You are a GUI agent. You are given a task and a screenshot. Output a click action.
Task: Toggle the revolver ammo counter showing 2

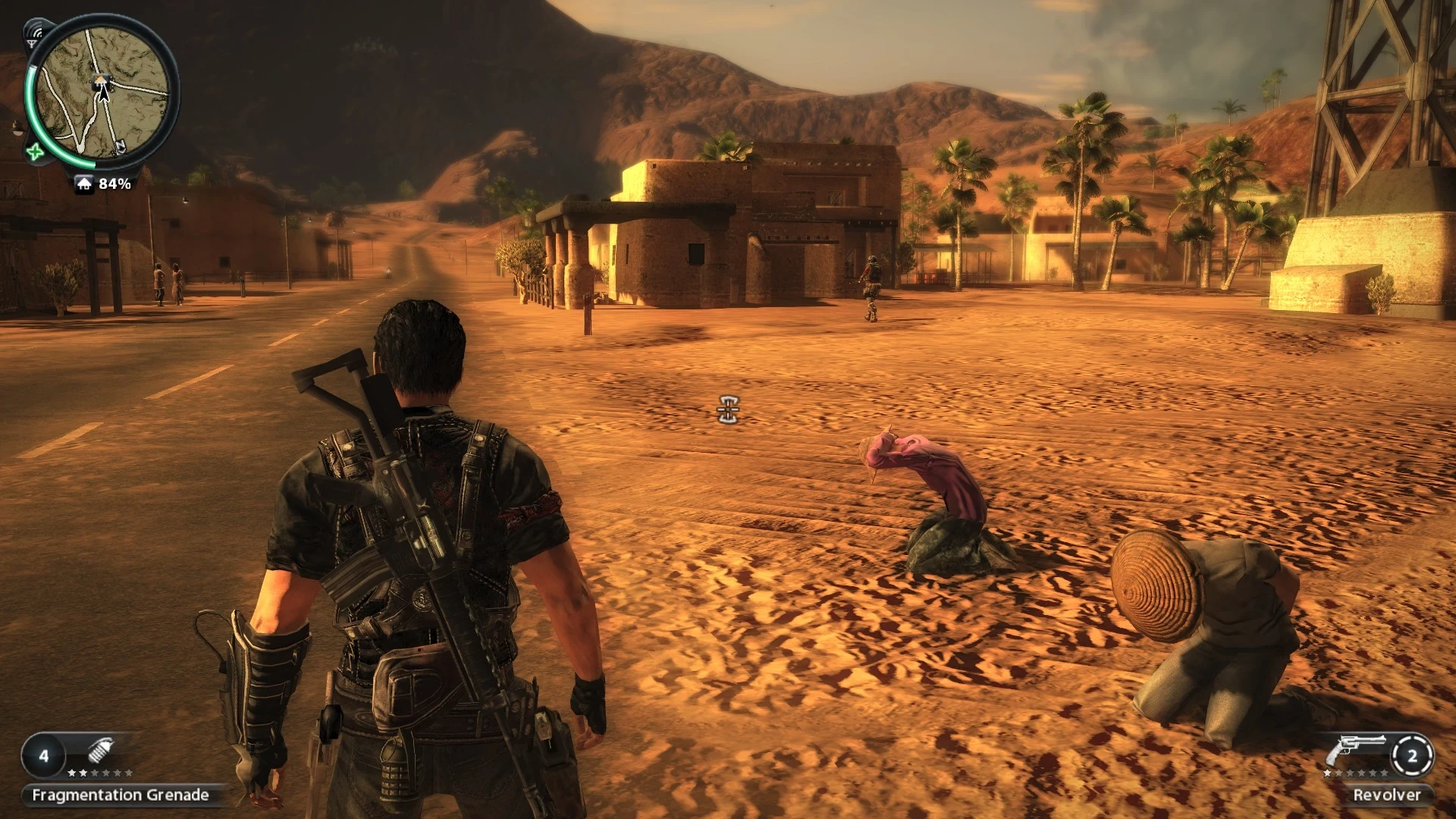pyautogui.click(x=1412, y=756)
